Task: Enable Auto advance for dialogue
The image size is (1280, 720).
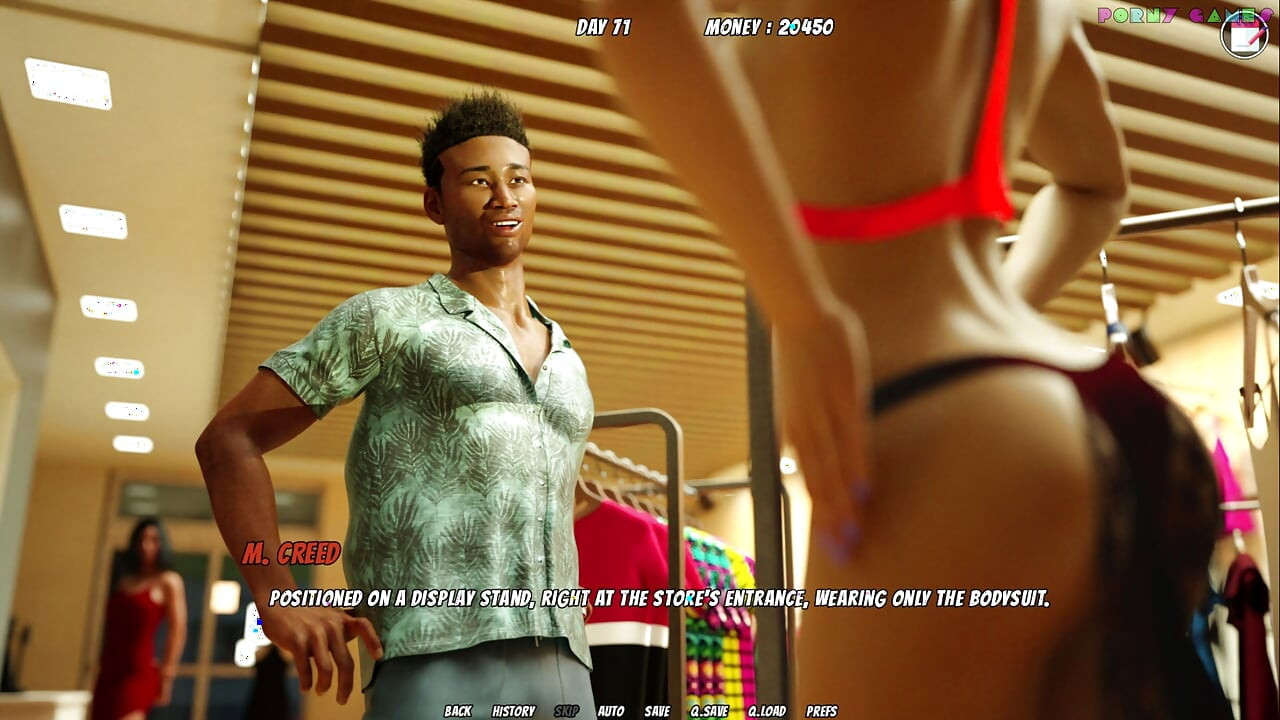Action: coord(610,711)
